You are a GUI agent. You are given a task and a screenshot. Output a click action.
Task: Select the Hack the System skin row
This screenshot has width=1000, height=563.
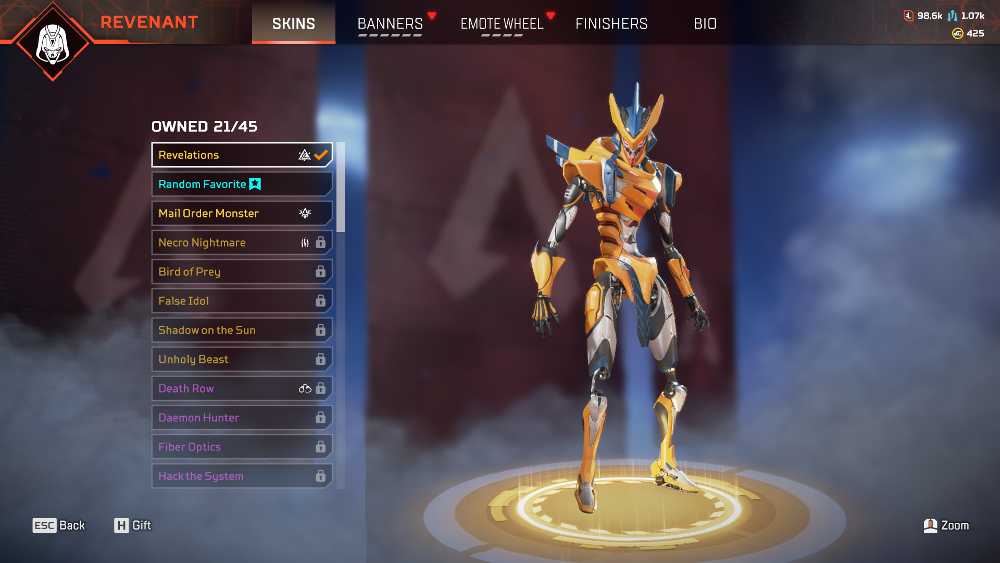242,476
